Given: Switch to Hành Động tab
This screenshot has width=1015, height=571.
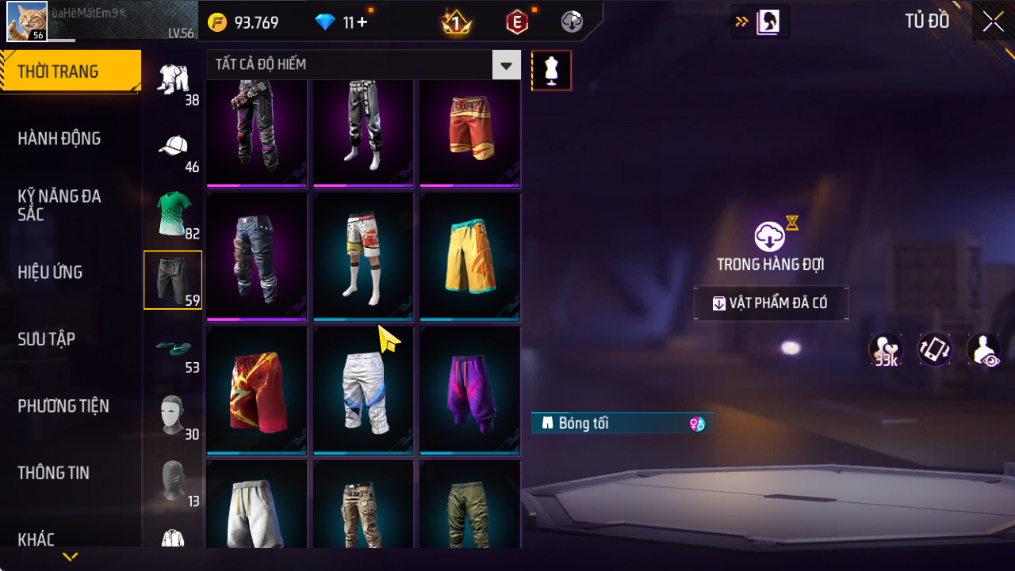Looking at the screenshot, I should [60, 138].
